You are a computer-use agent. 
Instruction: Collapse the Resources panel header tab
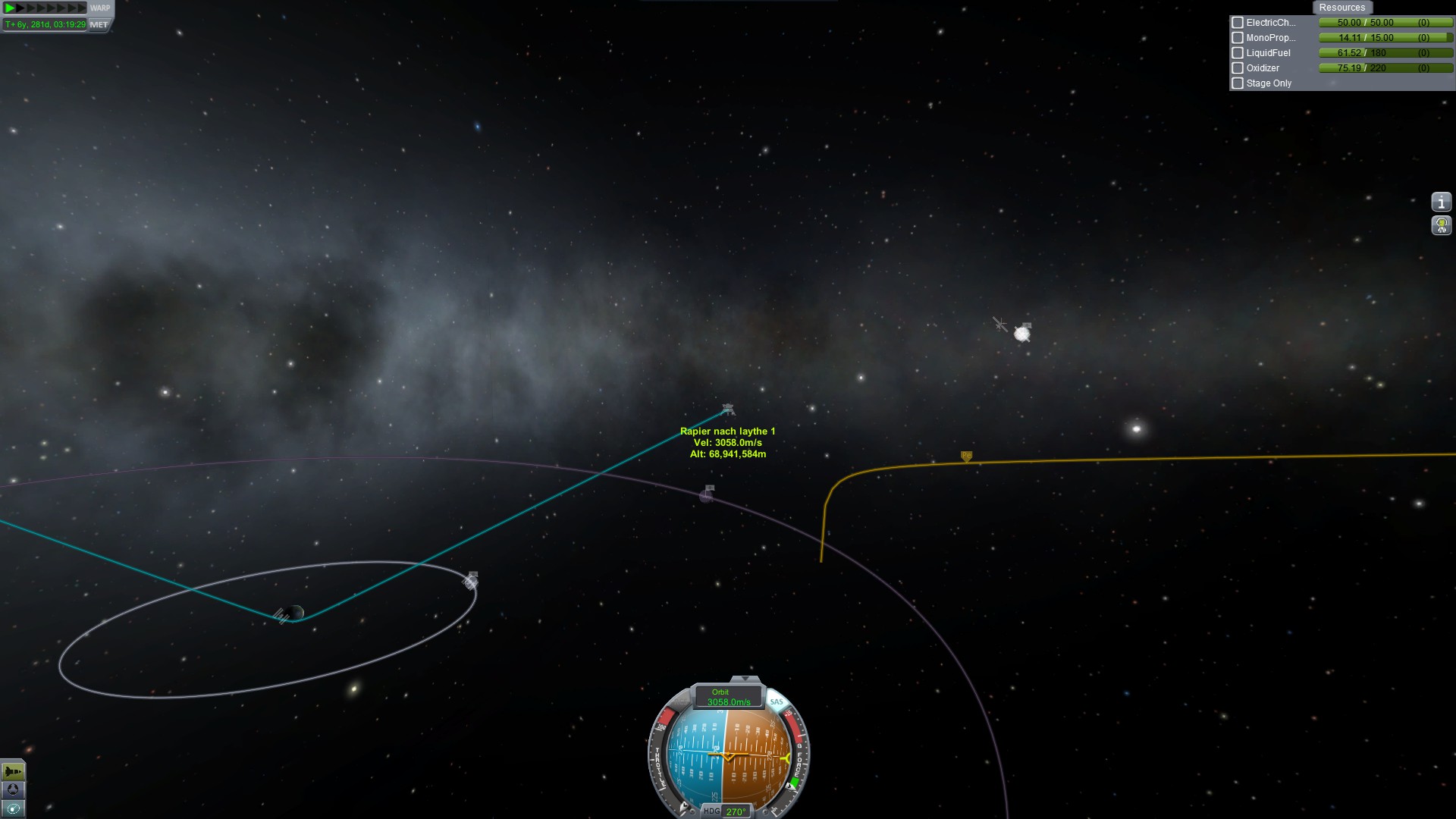click(1341, 8)
